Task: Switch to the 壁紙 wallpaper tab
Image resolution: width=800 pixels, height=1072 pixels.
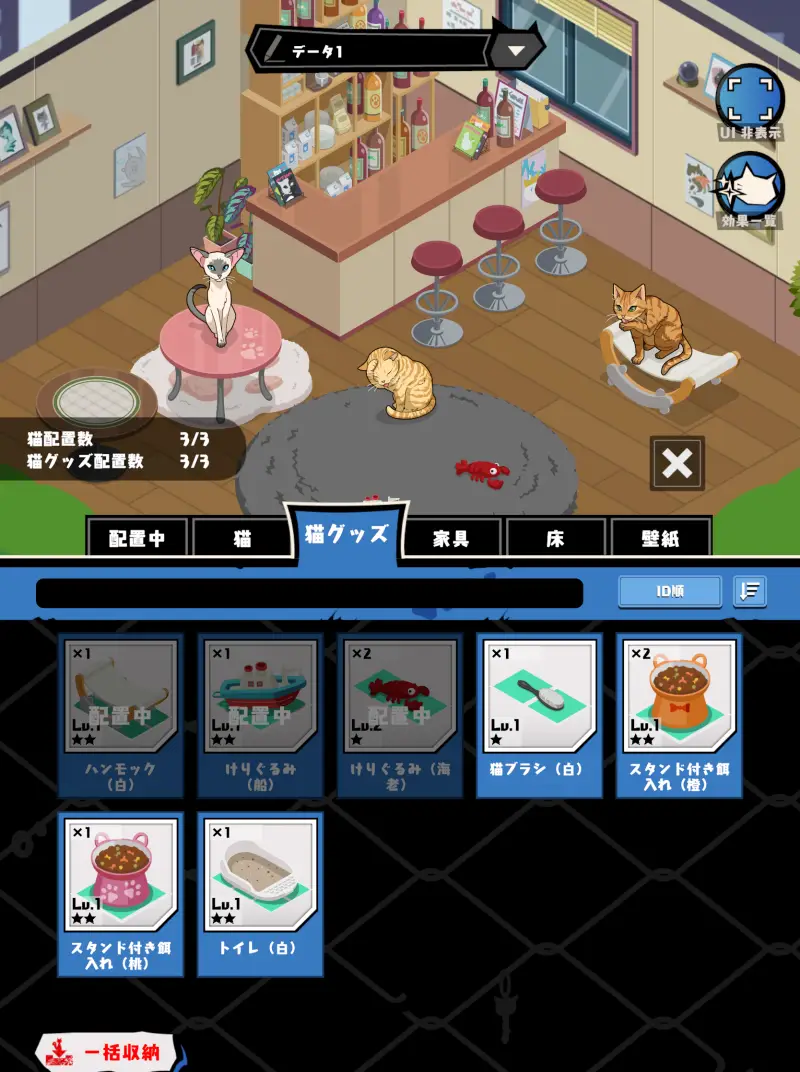Action: (x=660, y=538)
